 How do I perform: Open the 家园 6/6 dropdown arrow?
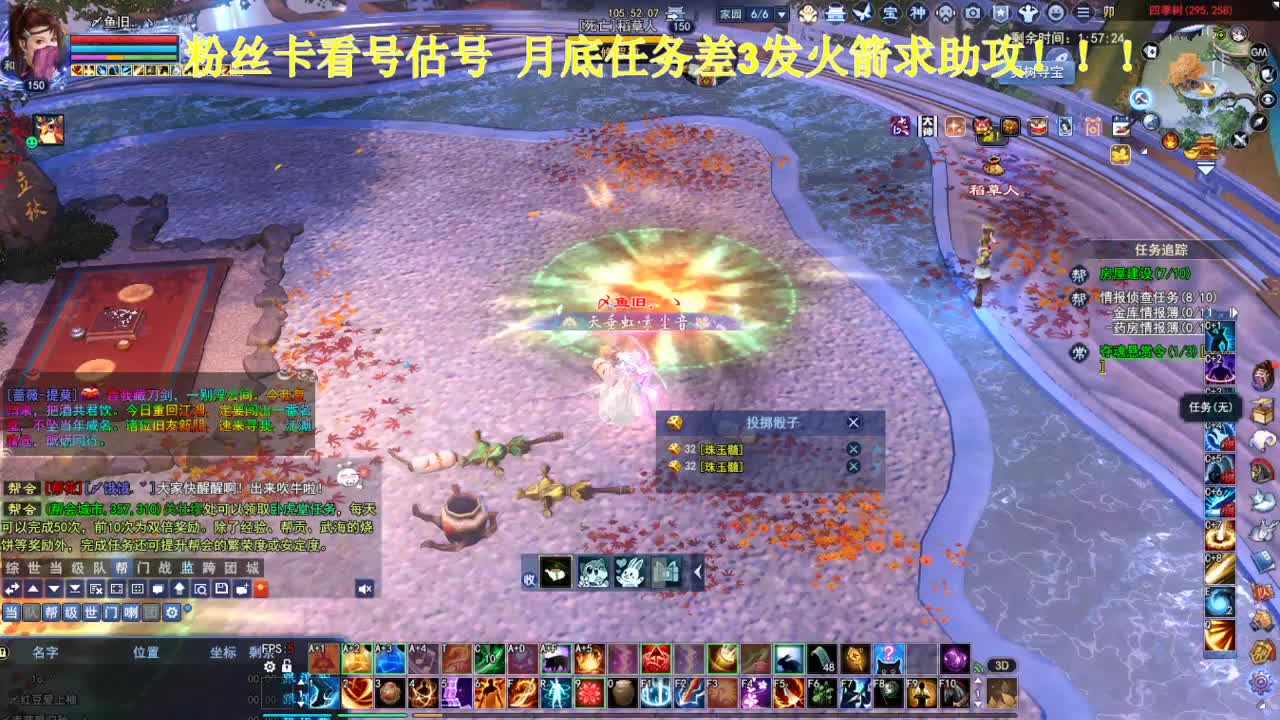pos(781,14)
